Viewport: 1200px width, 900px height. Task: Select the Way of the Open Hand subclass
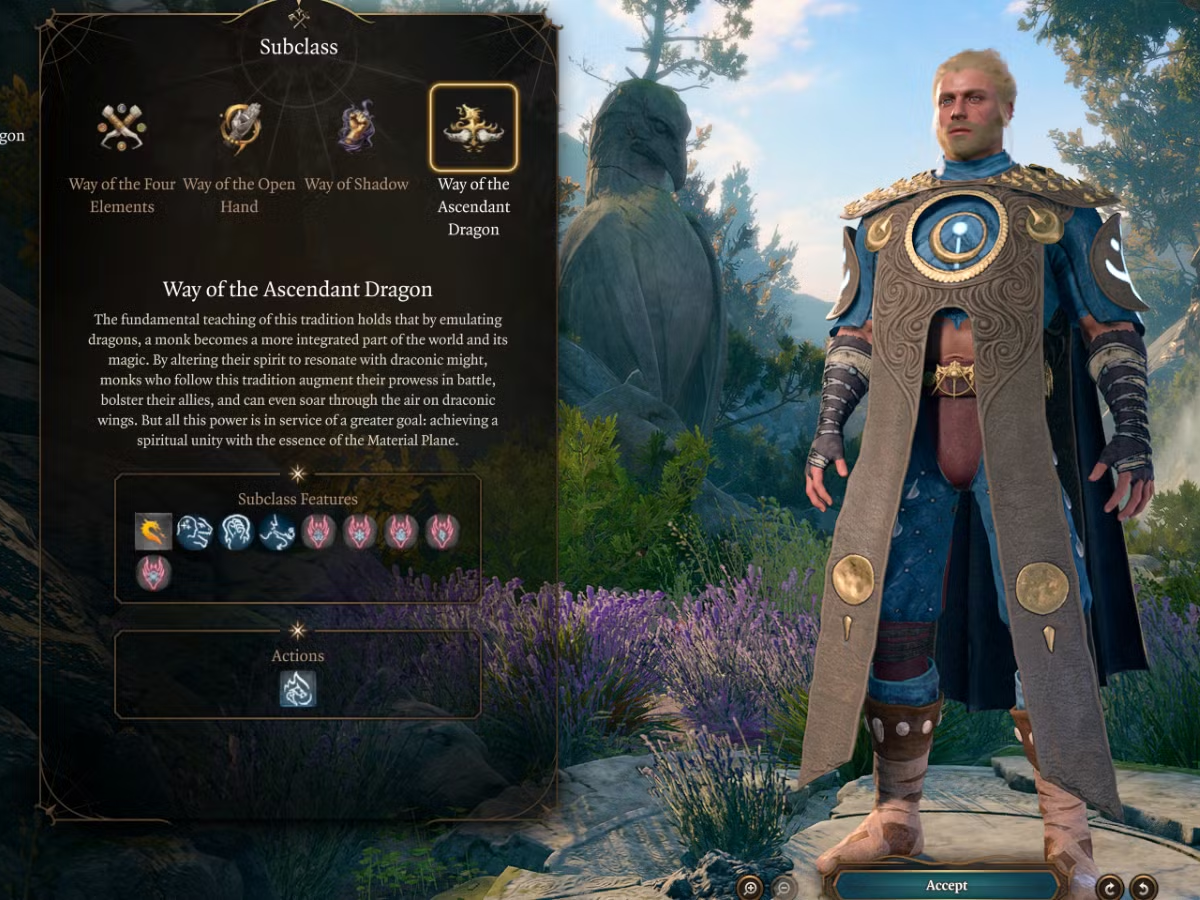(x=240, y=128)
